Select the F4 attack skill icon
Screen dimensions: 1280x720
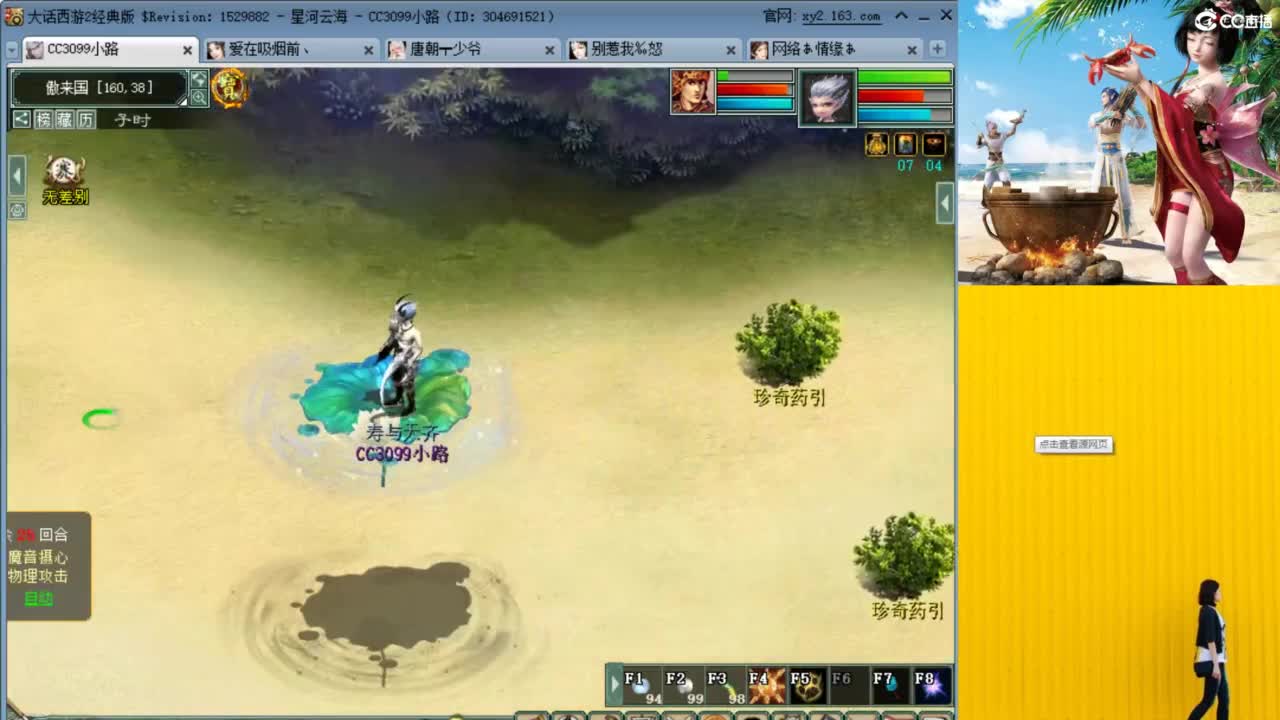click(765, 685)
